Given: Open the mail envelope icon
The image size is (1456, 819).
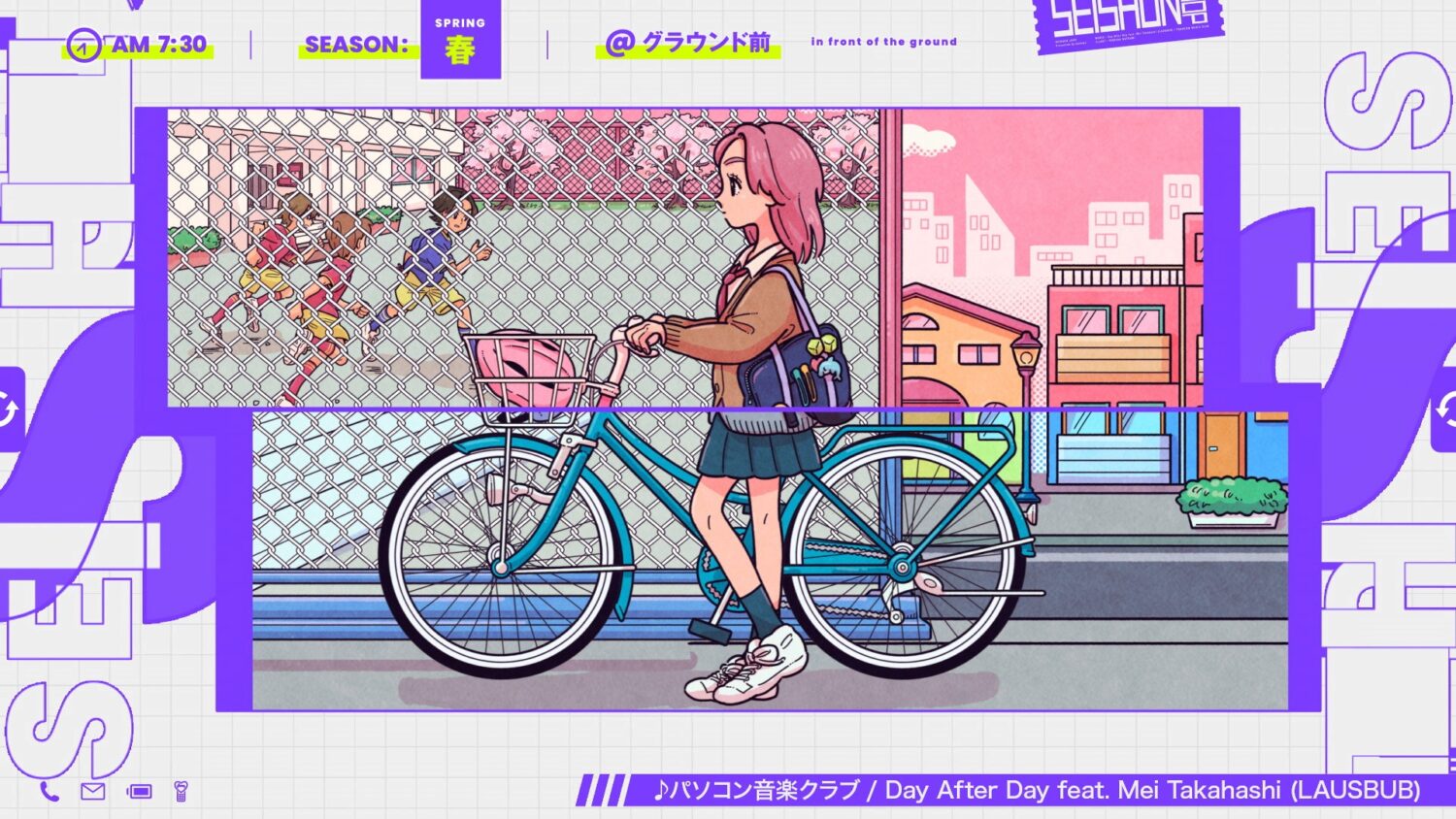Looking at the screenshot, I should point(93,792).
